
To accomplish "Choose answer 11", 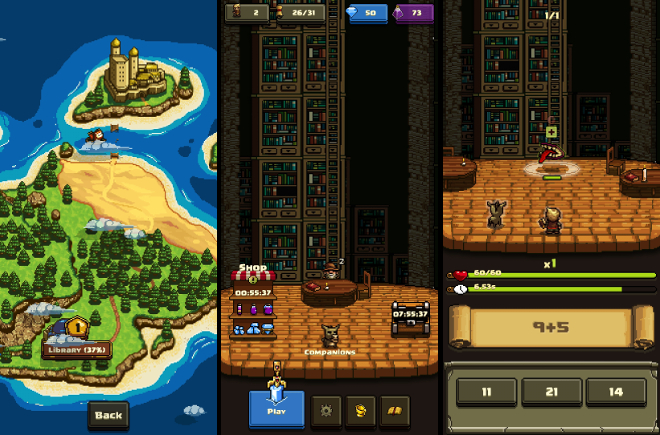I will click(x=485, y=392).
